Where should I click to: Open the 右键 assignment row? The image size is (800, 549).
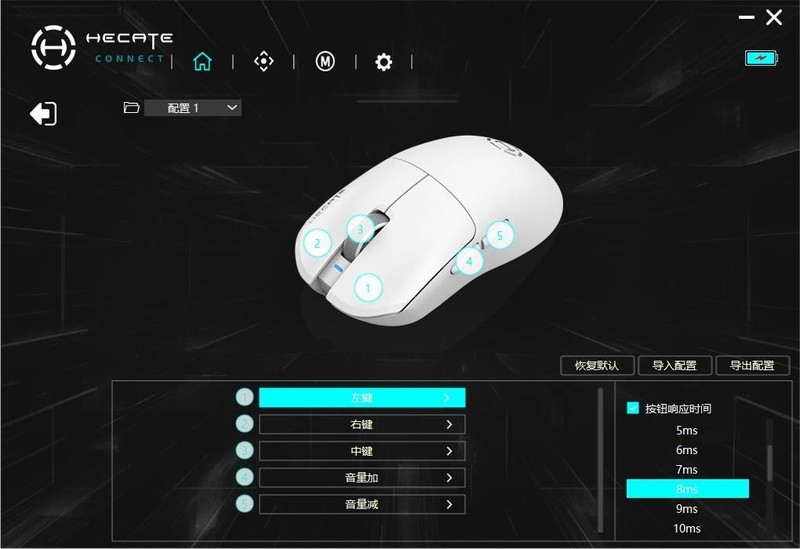coord(362,425)
